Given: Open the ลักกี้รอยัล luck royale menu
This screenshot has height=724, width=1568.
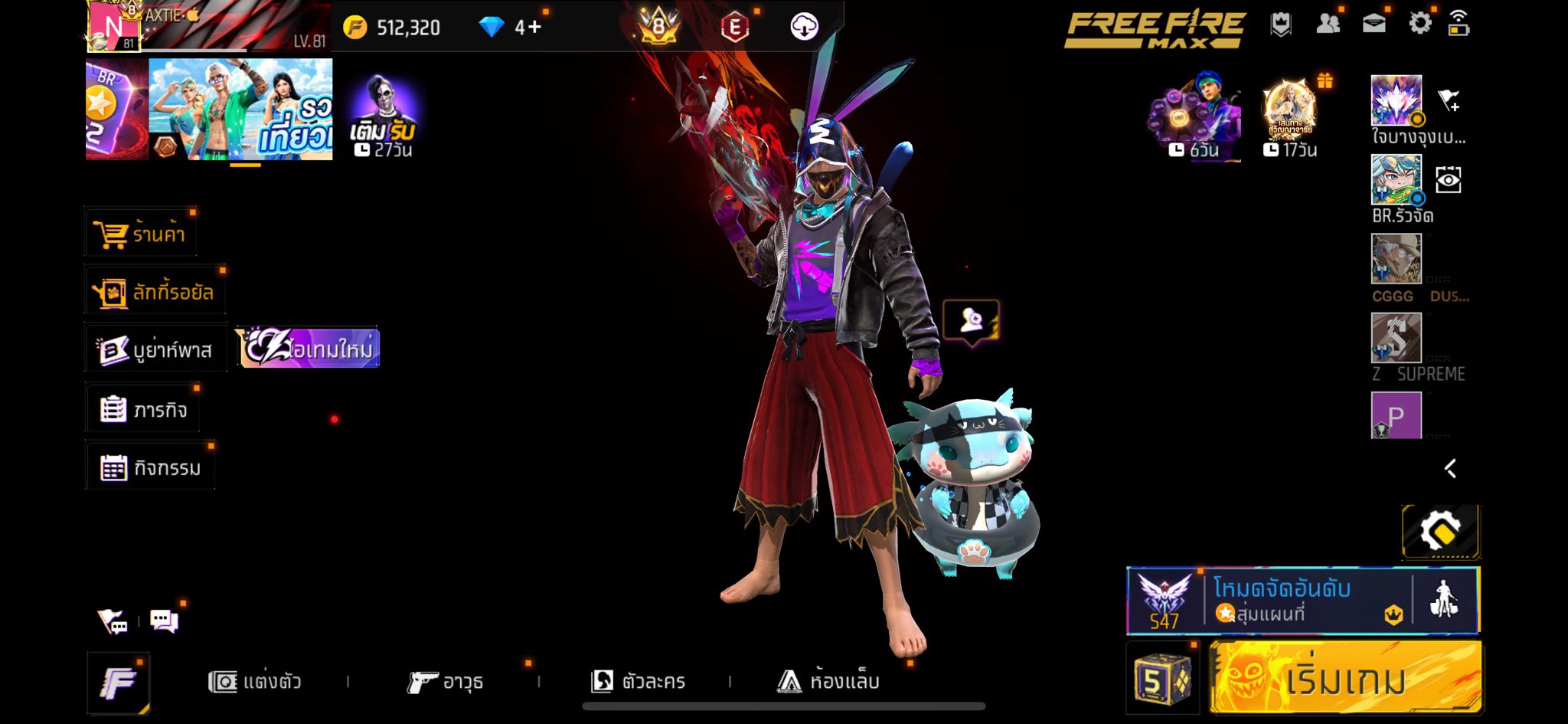Looking at the screenshot, I should tap(155, 292).
